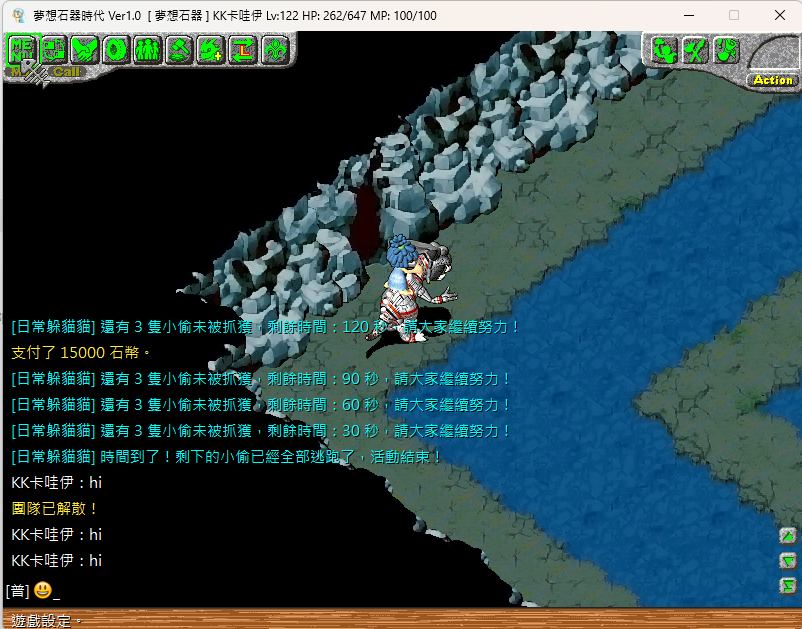Click the Call label under the toolbar
This screenshot has height=629, width=802.
(66, 72)
